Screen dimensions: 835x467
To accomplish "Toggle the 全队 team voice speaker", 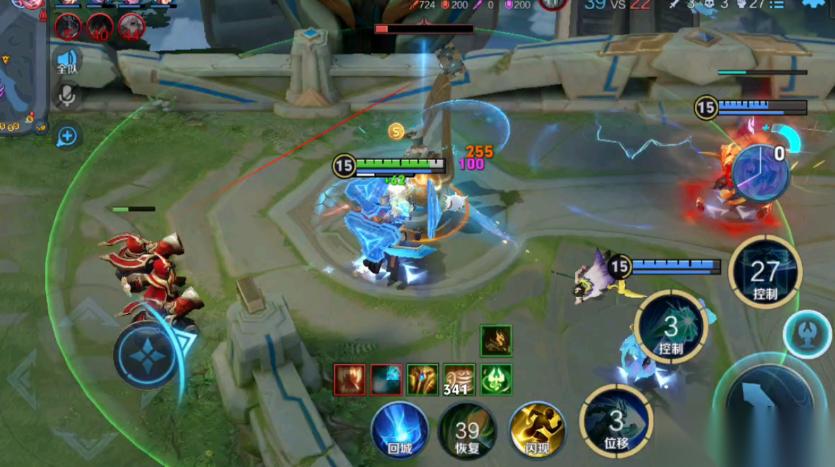I will point(67,61).
